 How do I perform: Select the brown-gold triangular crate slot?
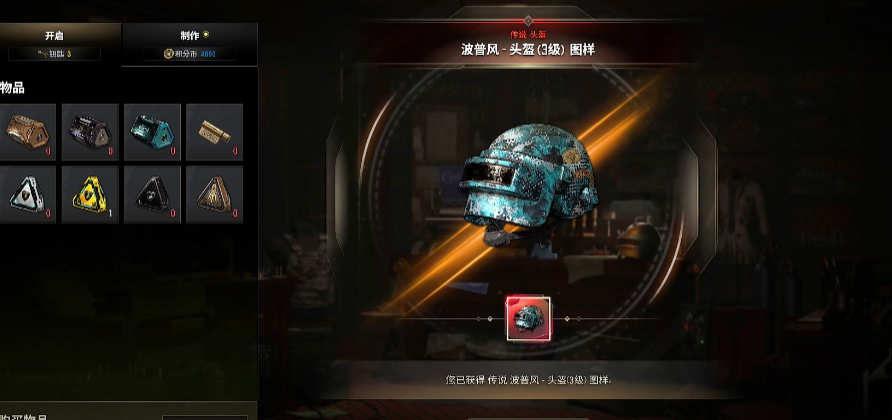[x=214, y=194]
